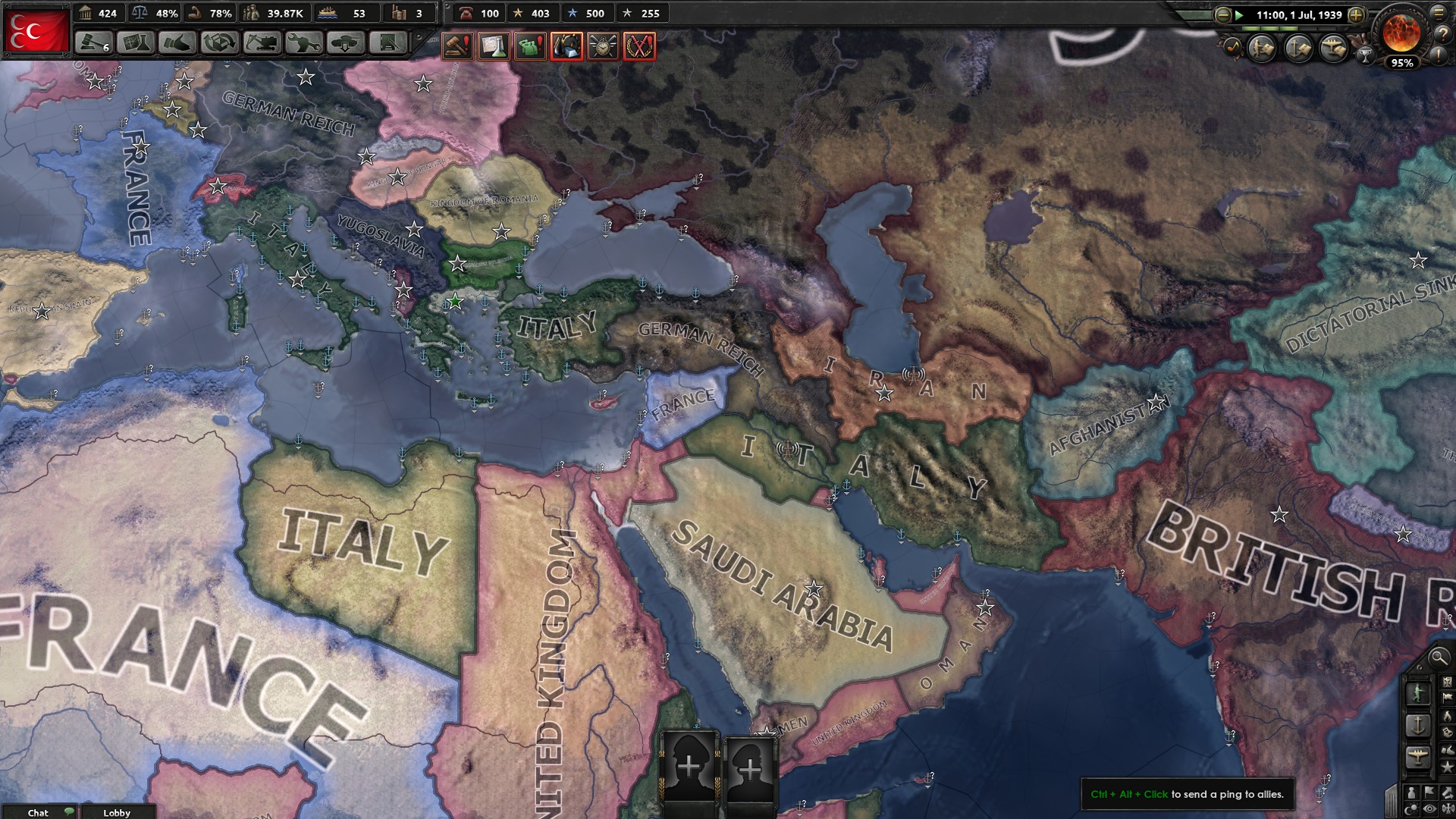
Task: Unpause the game with the play arrow
Action: 1241,14
